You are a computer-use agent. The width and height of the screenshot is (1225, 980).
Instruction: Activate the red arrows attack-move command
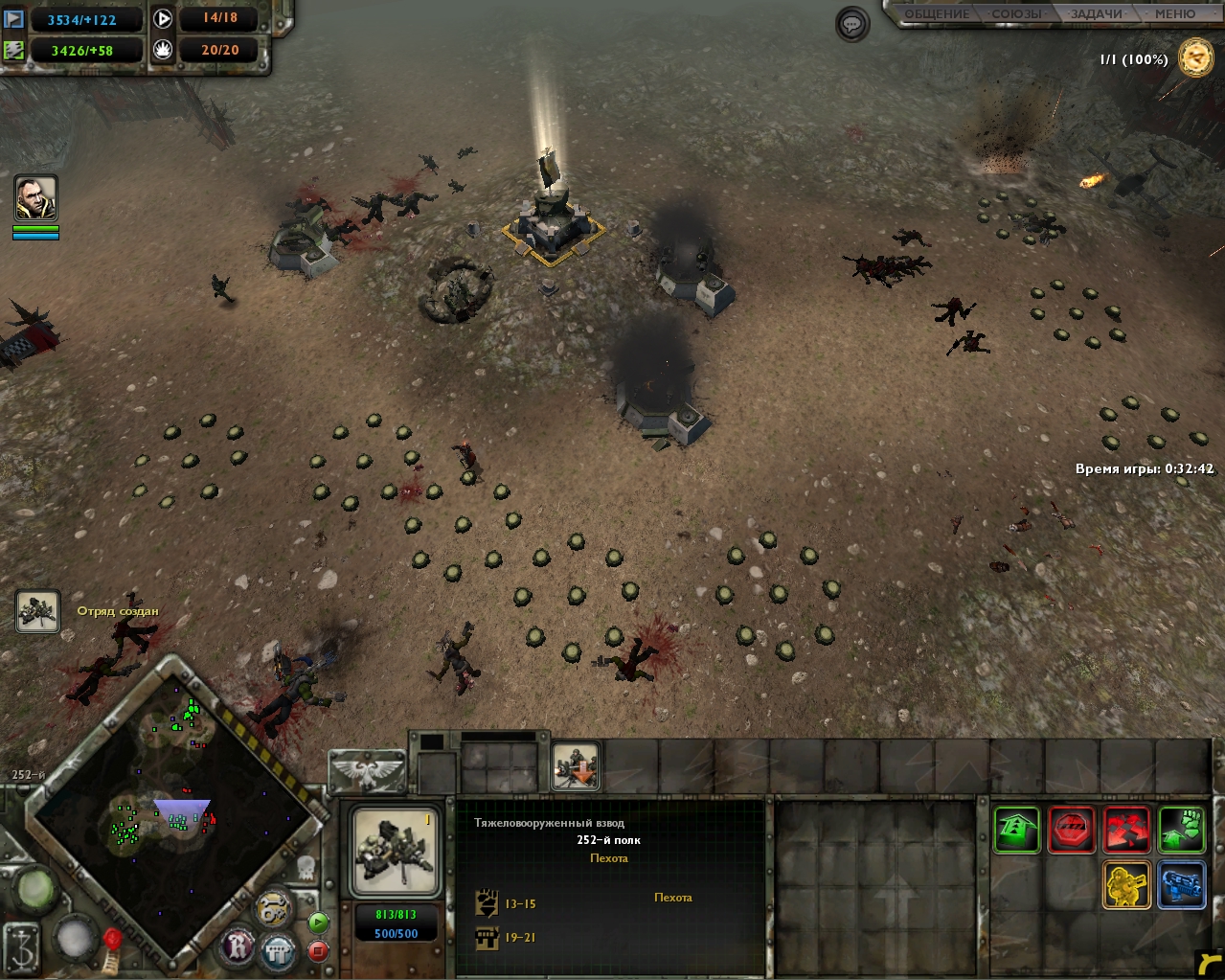point(1127,829)
